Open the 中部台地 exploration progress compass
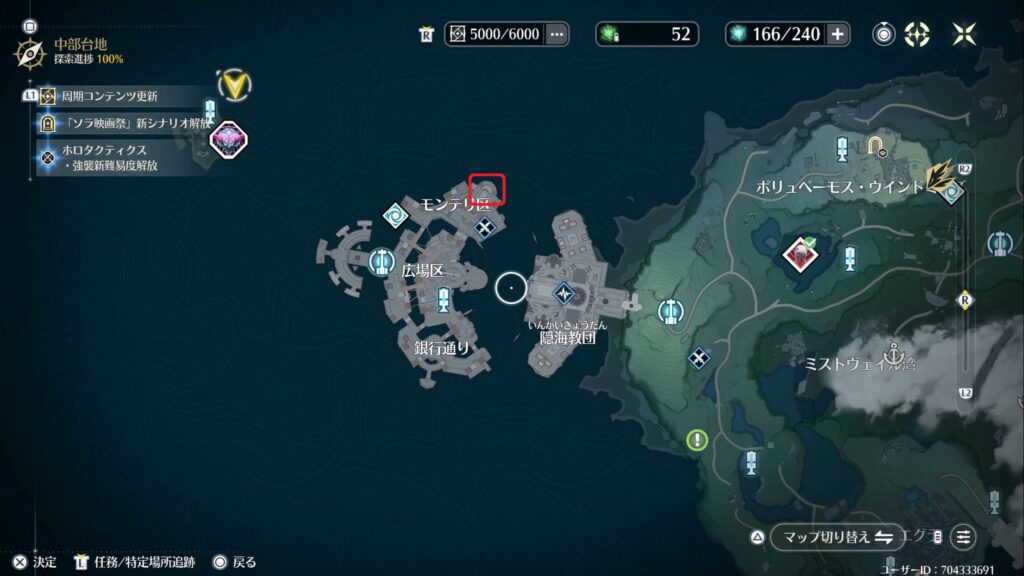Viewport: 1024px width, 576px height. tap(28, 52)
